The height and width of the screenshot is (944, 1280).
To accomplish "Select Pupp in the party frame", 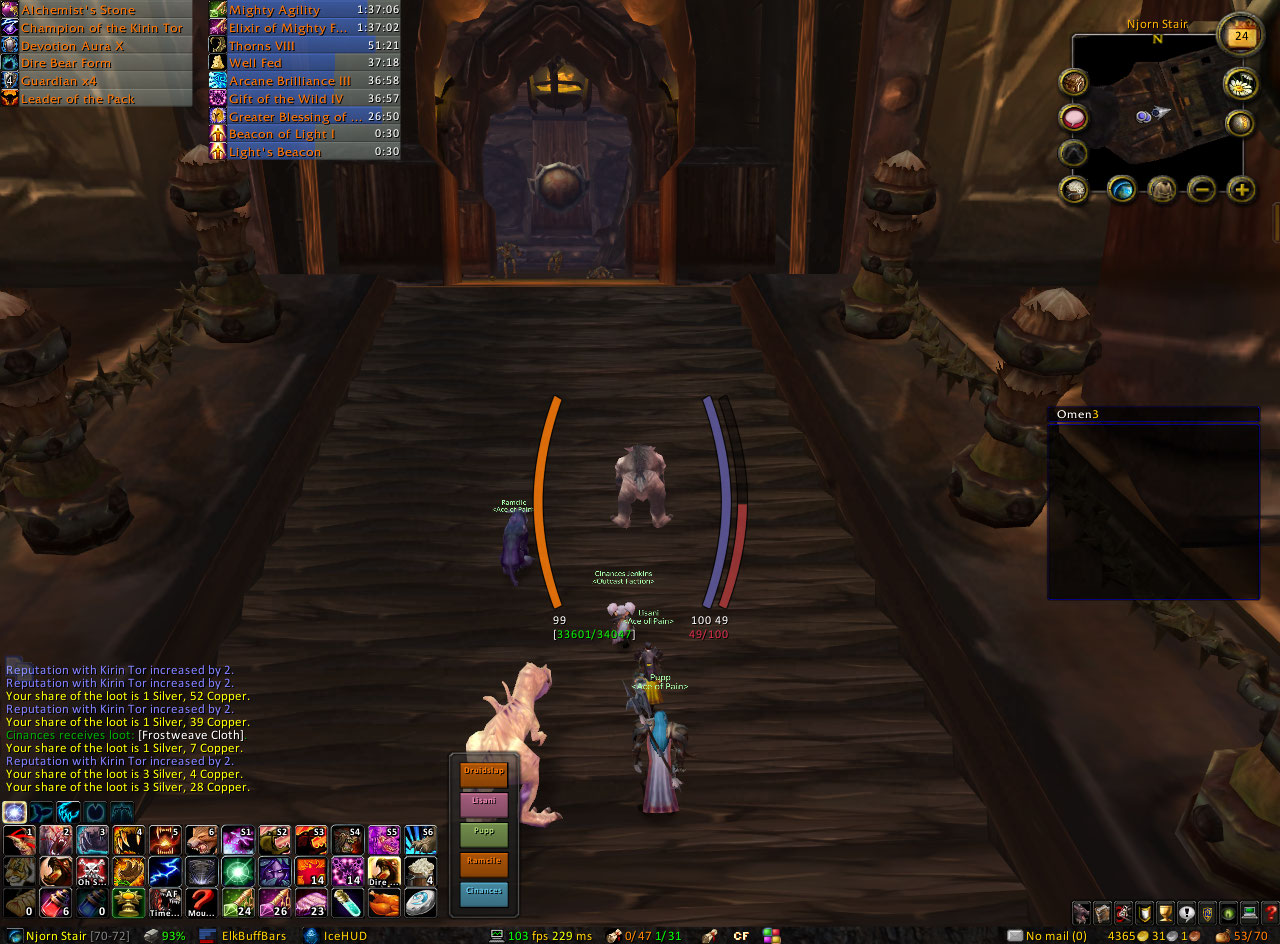I will click(x=483, y=835).
